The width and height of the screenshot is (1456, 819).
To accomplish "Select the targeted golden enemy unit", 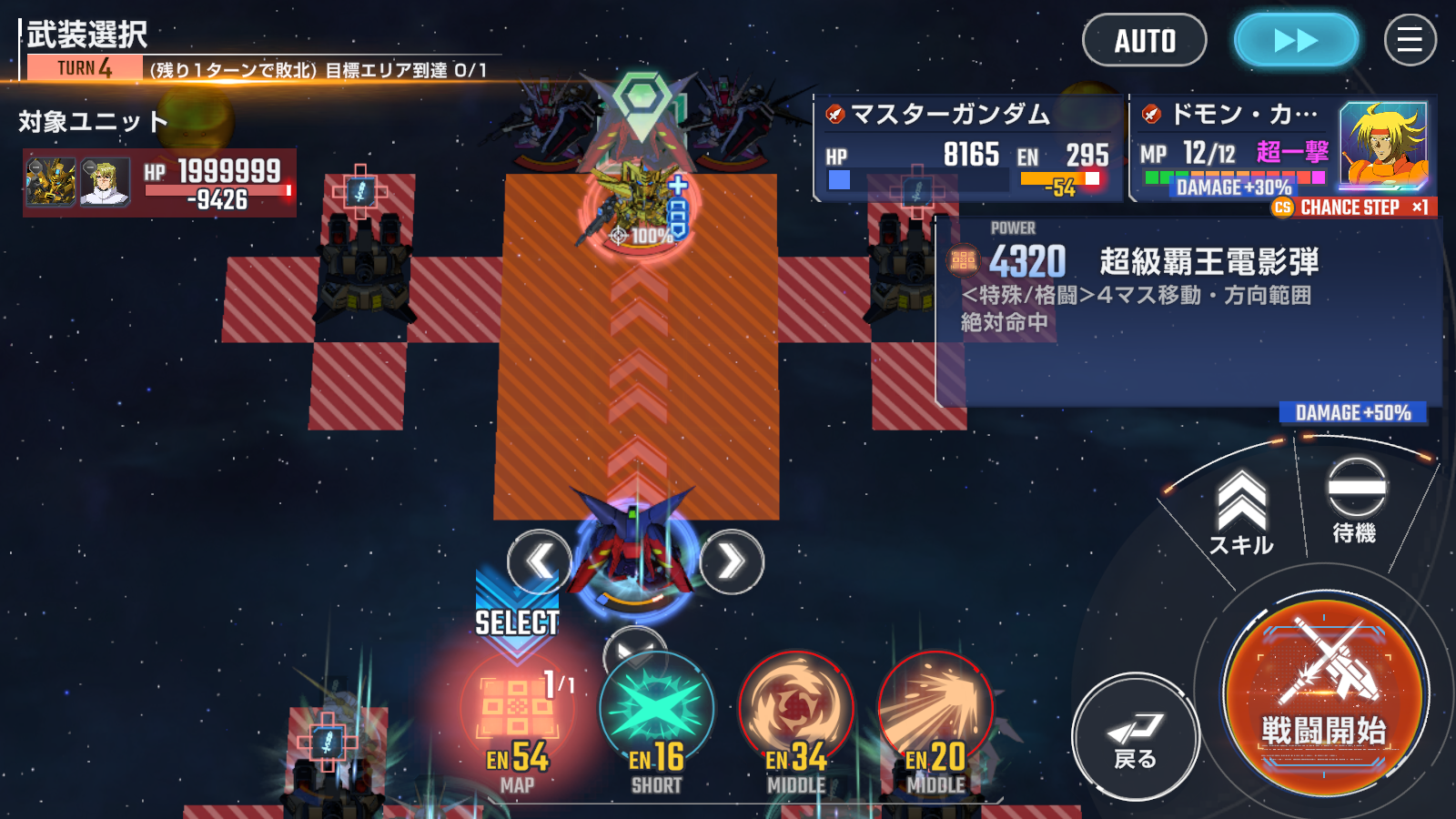I will point(633,202).
